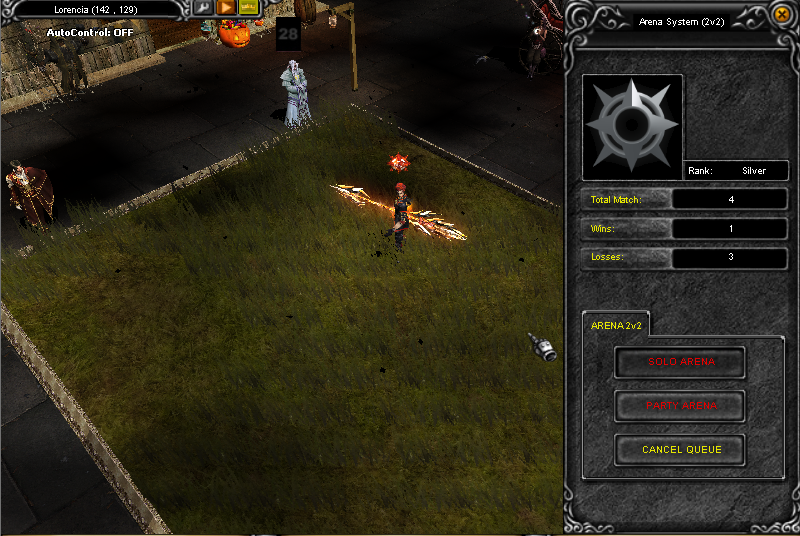This screenshot has width=800, height=536.
Task: Click the yellow button in the top bar
Action: point(248,7)
